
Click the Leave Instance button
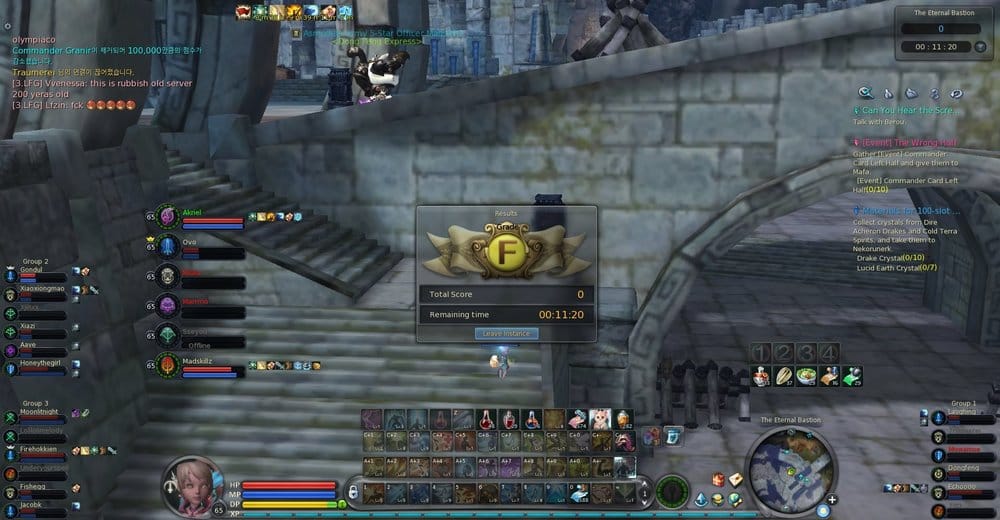(x=505, y=333)
